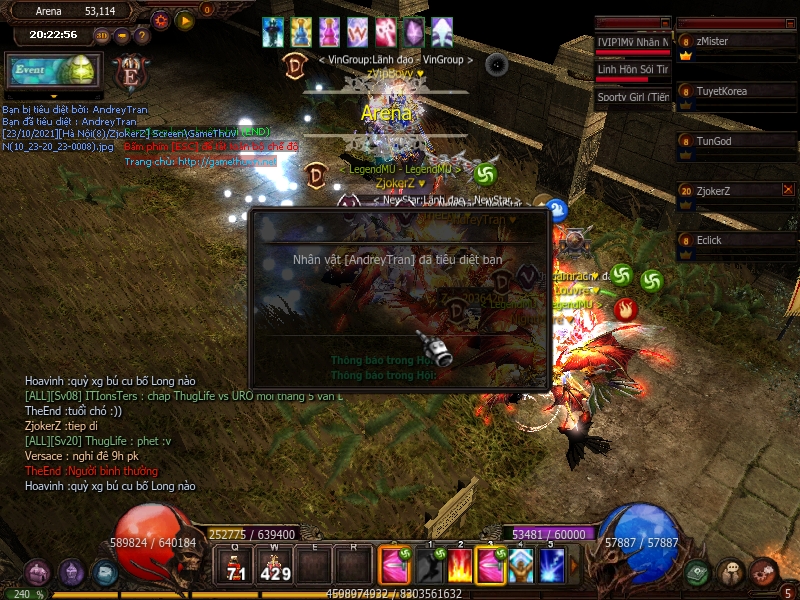The height and width of the screenshot is (600, 800).
Task: Activate the muscular figure skill in slot 4
Action: click(x=521, y=566)
